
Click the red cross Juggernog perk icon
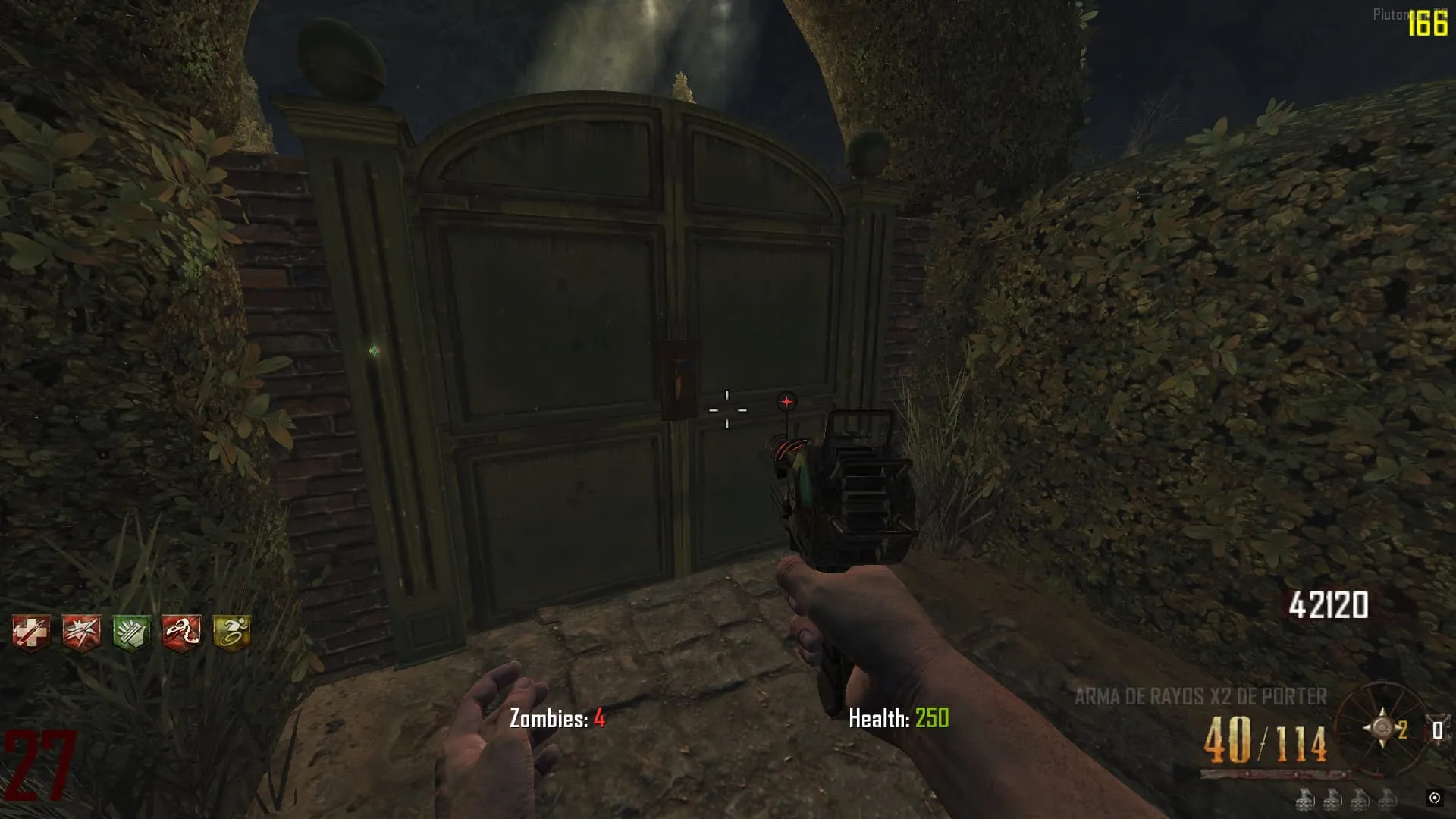(31, 632)
